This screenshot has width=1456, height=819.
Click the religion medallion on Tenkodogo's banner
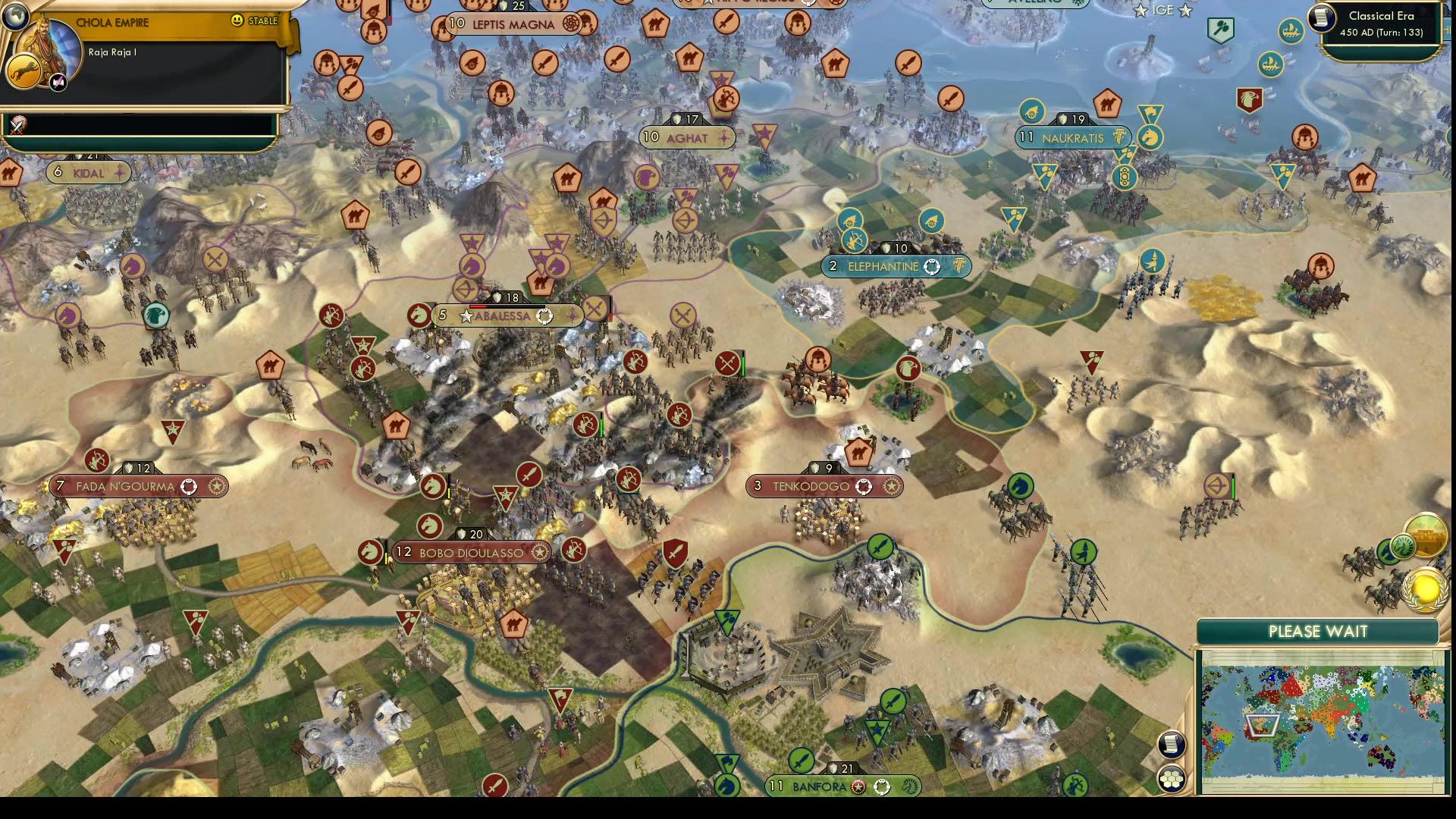tap(863, 486)
